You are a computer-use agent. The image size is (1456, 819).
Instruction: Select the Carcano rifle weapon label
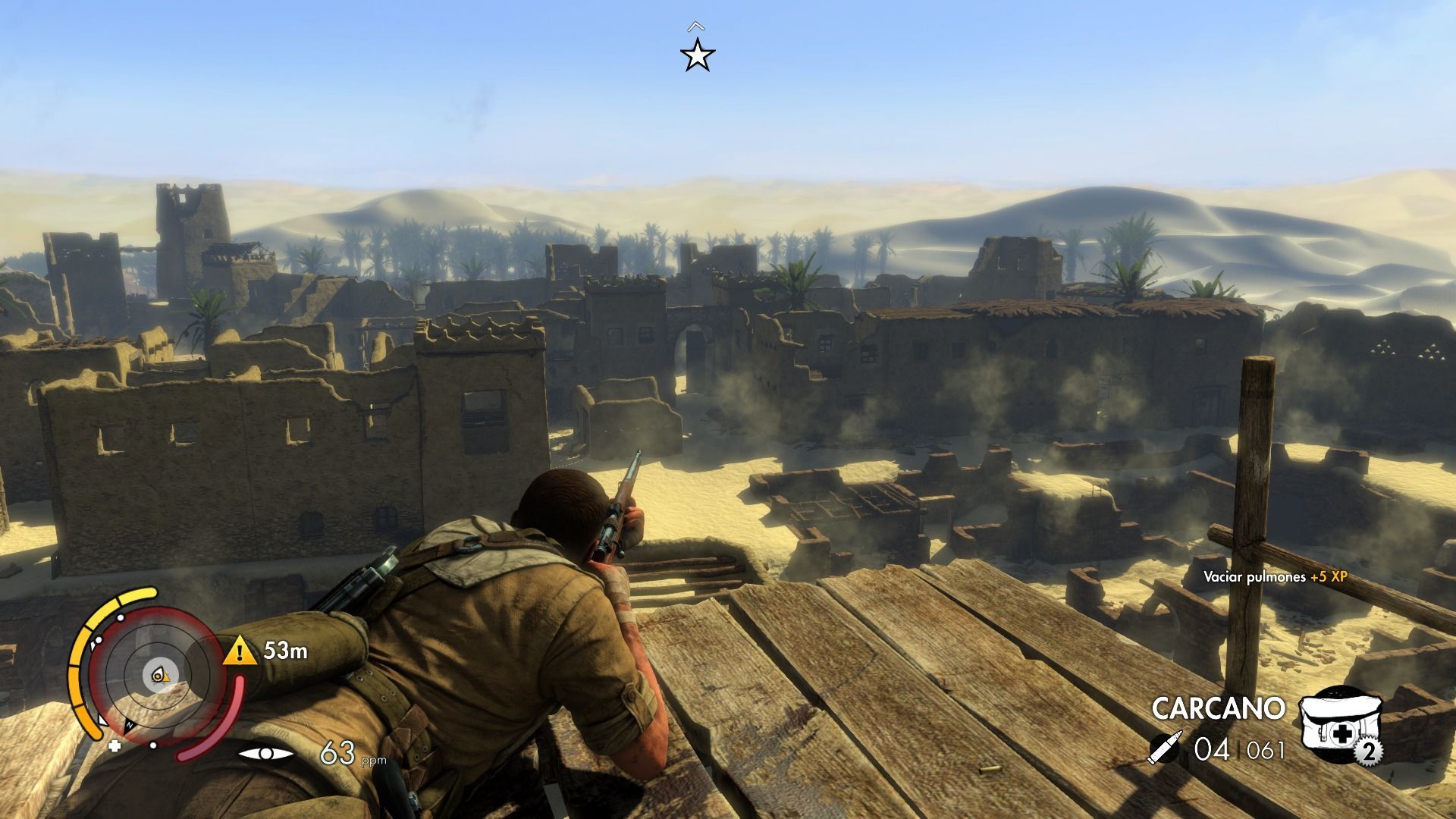click(x=1218, y=708)
